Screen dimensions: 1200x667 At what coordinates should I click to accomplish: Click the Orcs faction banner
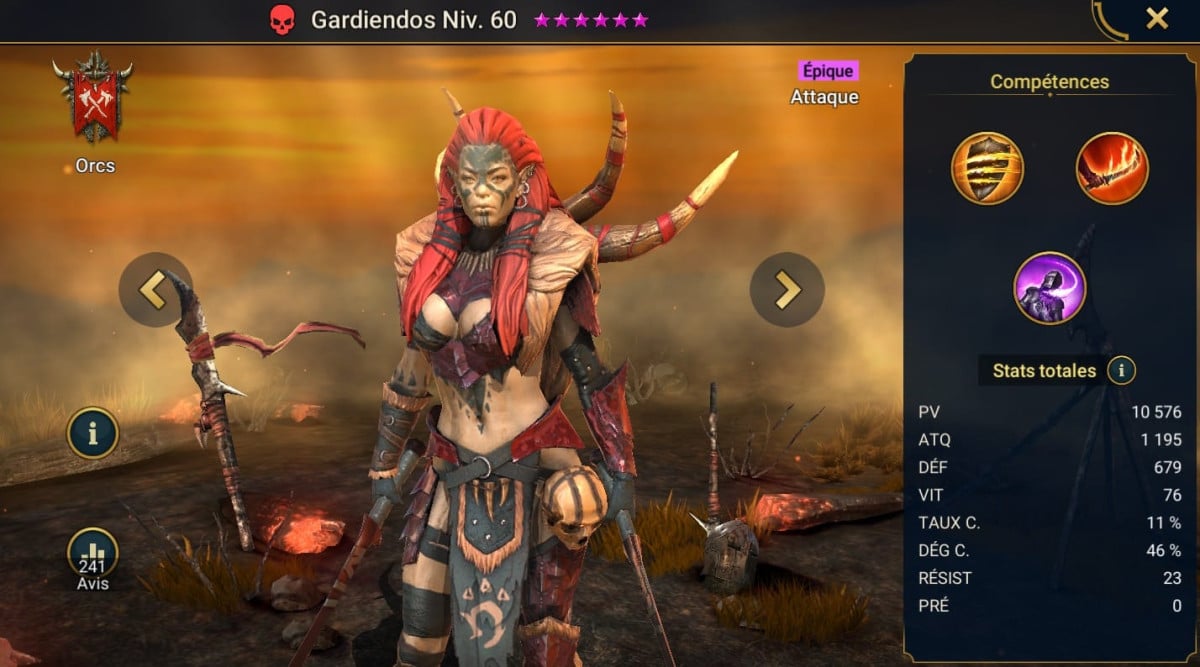click(95, 100)
